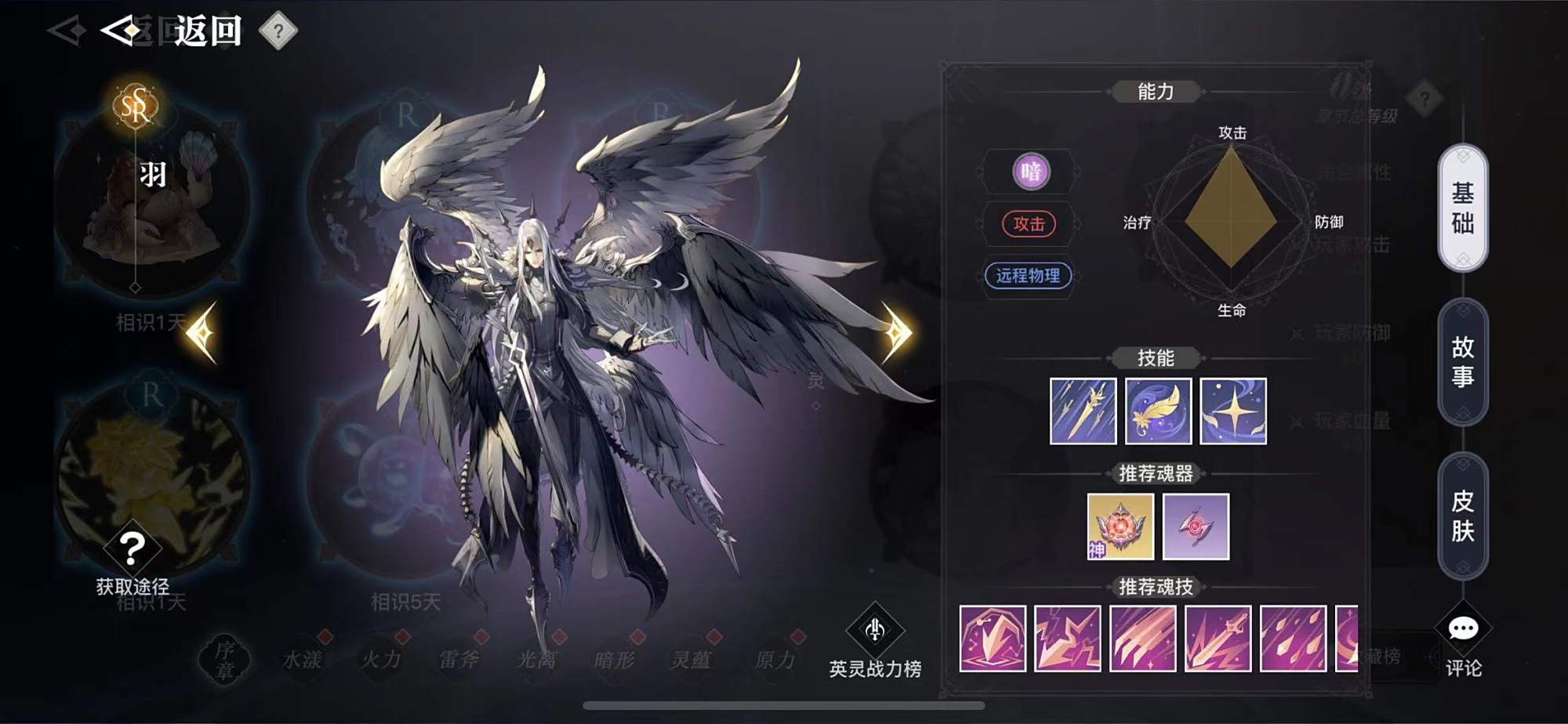Screen dimensions: 1568x724
Task: Open the starry night skill icon
Action: pyautogui.click(x=1232, y=411)
